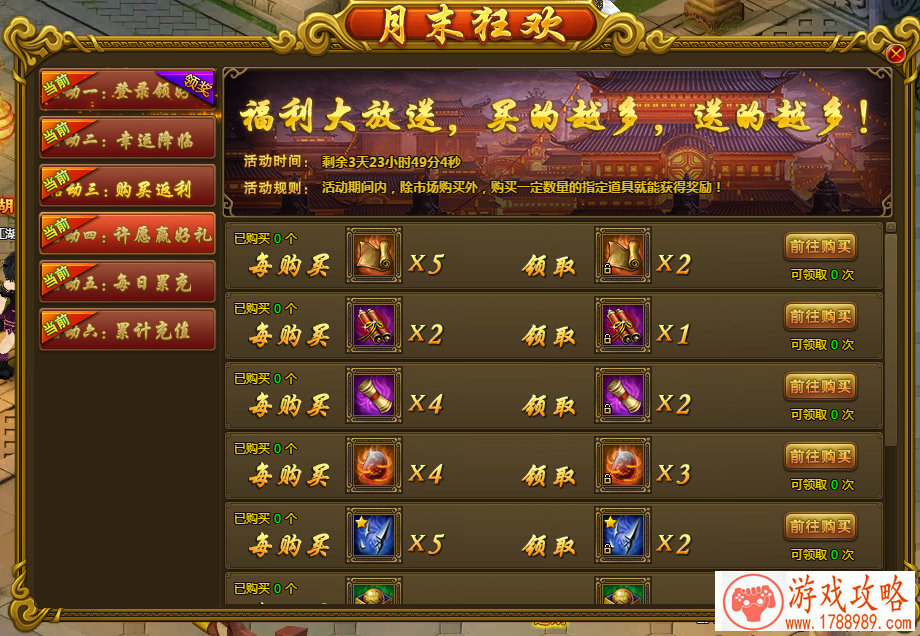Screen dimensions: 920x636
Task: Click the reward list's vertical scrollbar
Action: pyautogui.click(x=891, y=340)
